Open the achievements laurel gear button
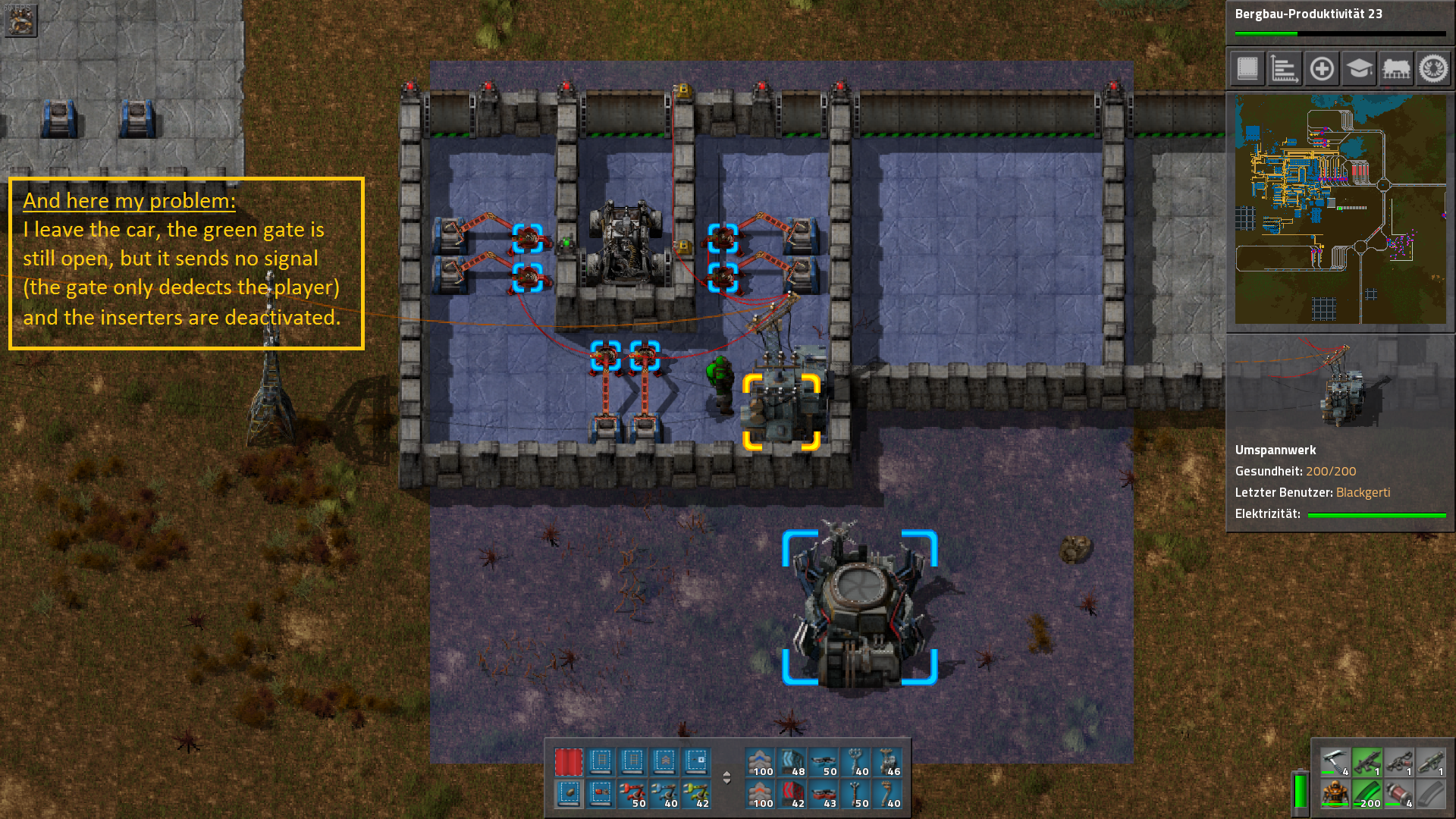Screen dimensions: 1456x819 [x=1433, y=69]
